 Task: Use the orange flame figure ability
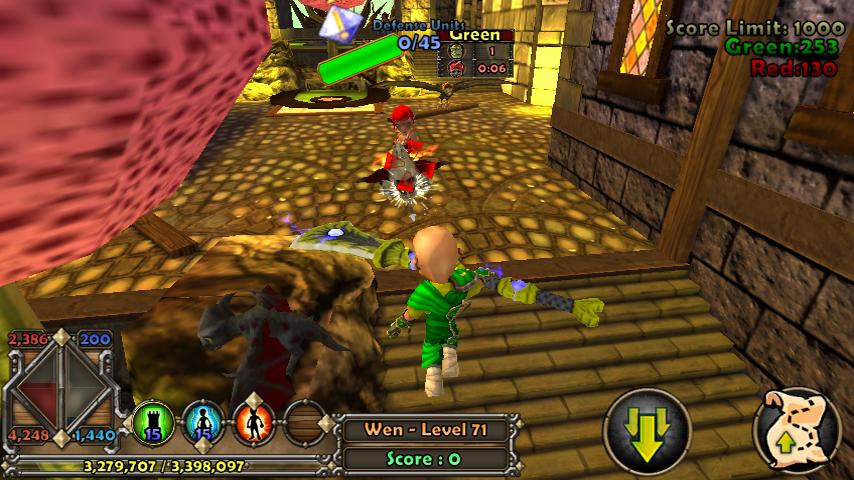pyautogui.click(x=254, y=424)
